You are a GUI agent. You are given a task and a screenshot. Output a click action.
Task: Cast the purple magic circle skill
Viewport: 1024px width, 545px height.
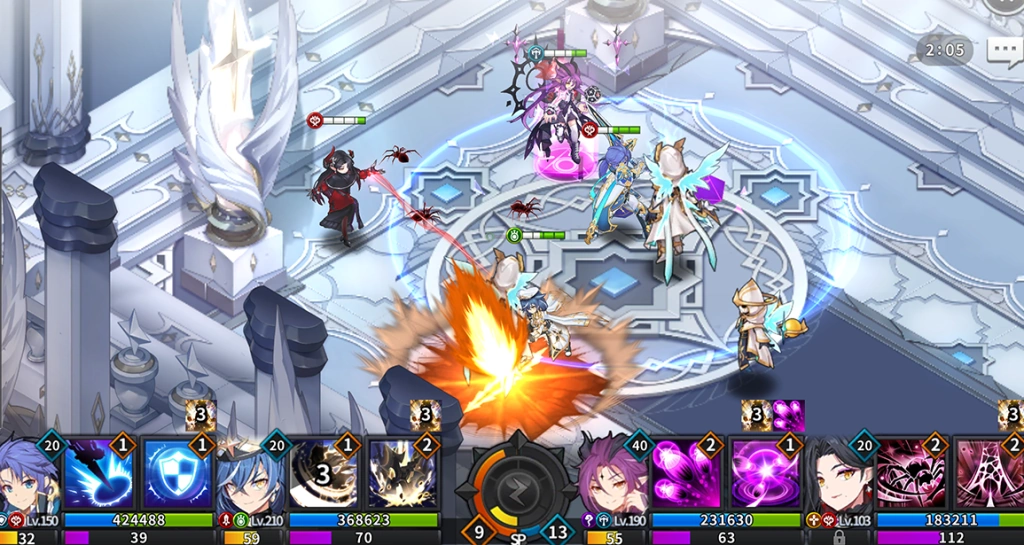(764, 474)
